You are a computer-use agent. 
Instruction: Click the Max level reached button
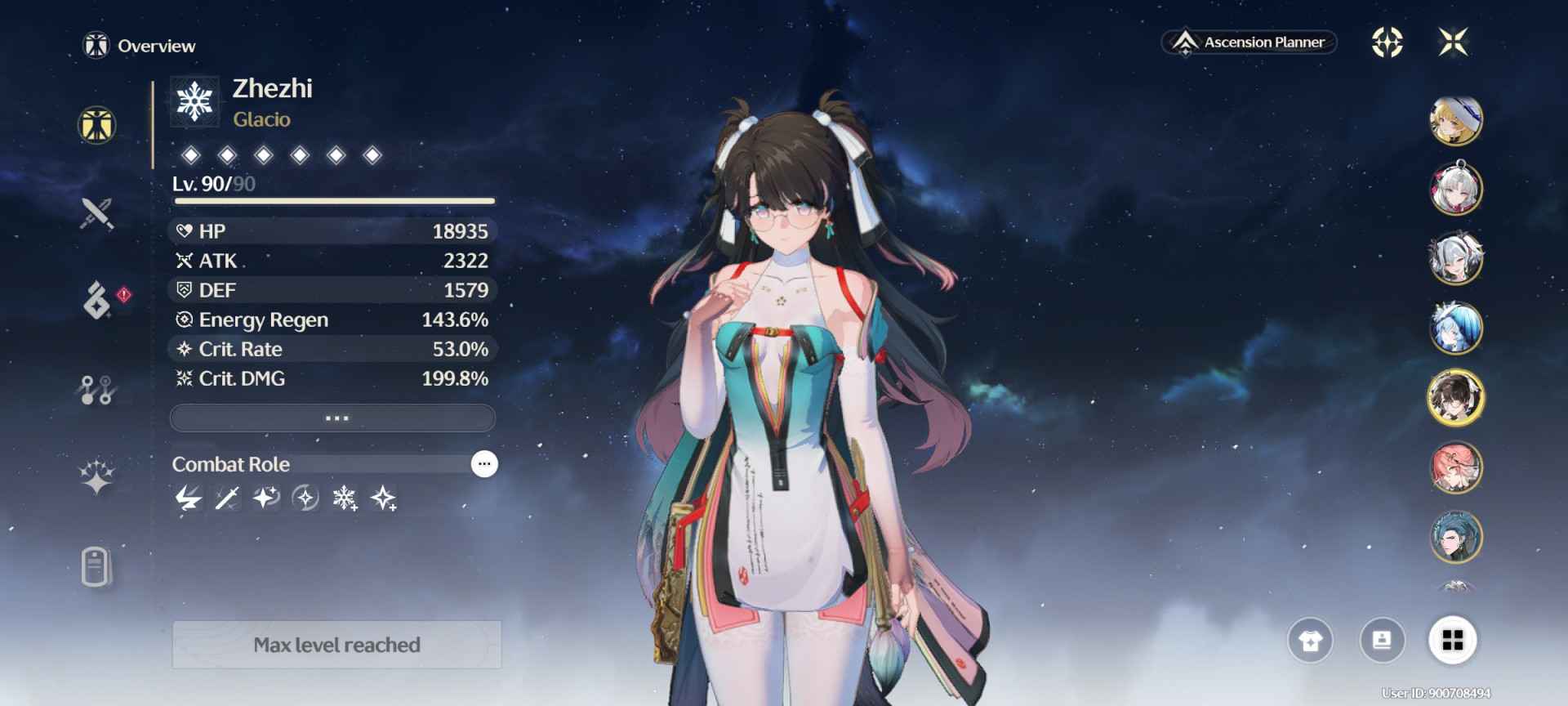[336, 645]
